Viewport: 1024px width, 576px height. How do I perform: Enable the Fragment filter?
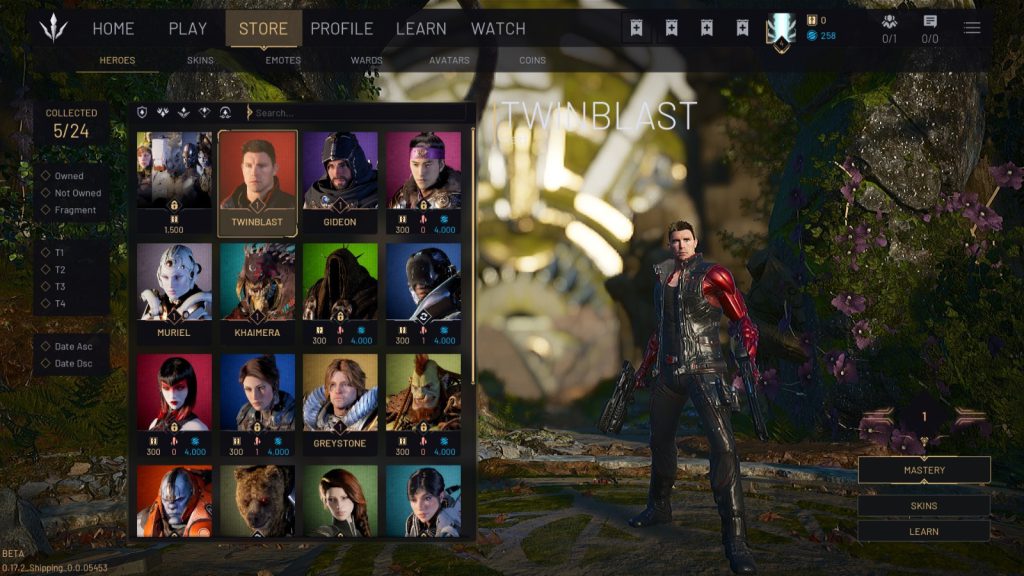(x=75, y=210)
